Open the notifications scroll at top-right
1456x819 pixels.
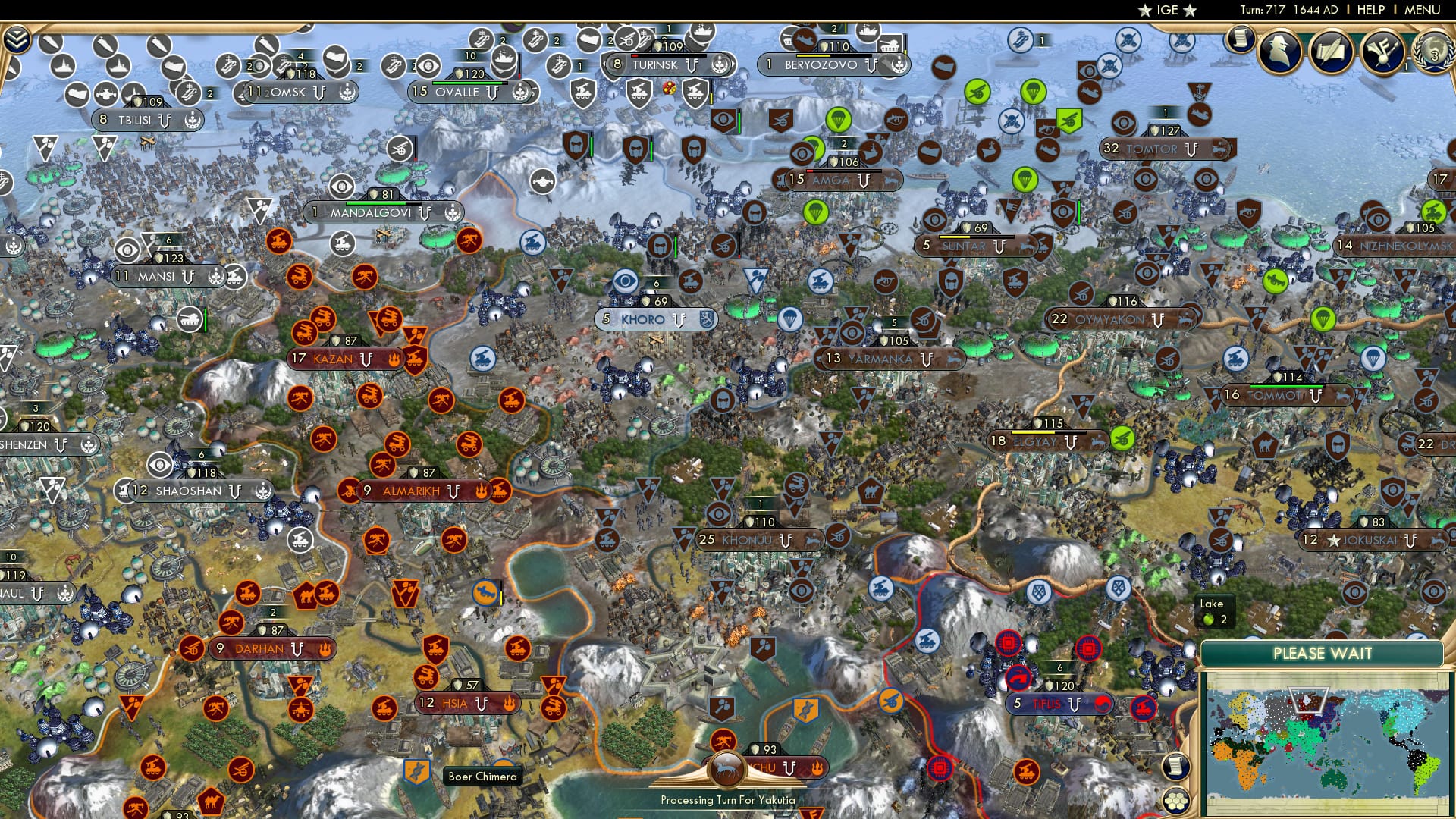tap(1241, 39)
